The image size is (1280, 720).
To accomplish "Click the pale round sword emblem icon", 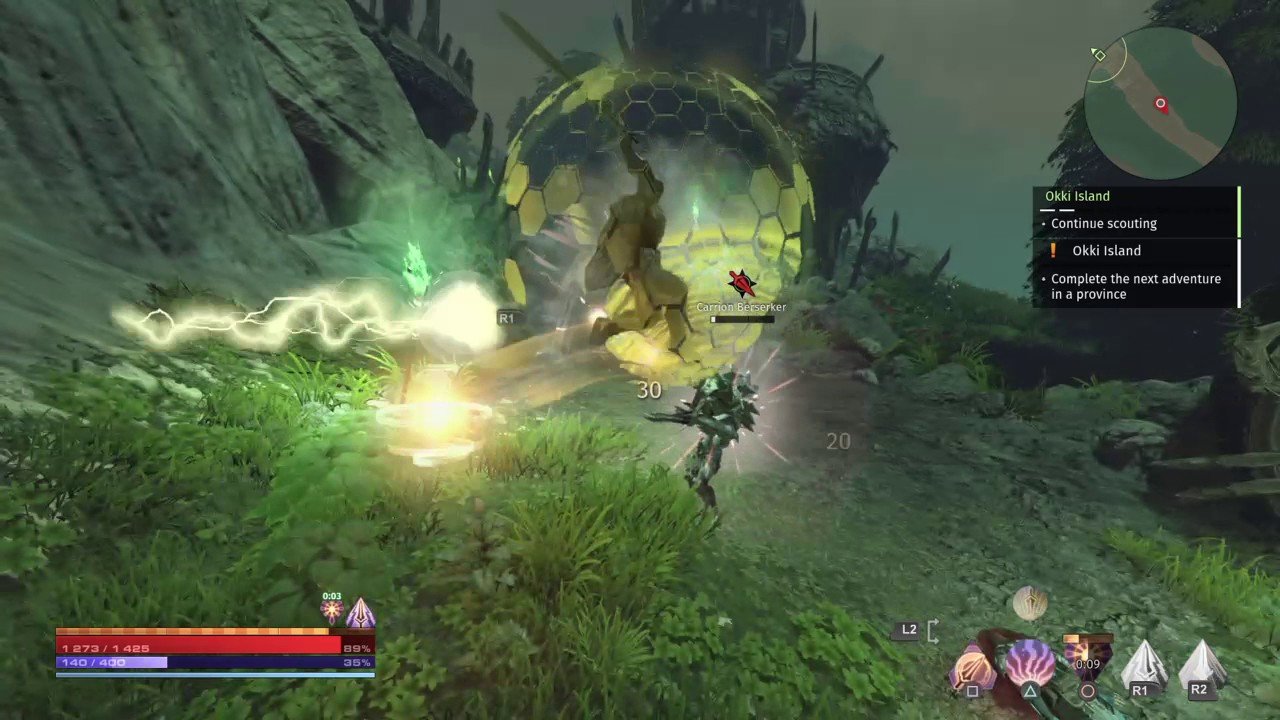I will point(1029,603).
